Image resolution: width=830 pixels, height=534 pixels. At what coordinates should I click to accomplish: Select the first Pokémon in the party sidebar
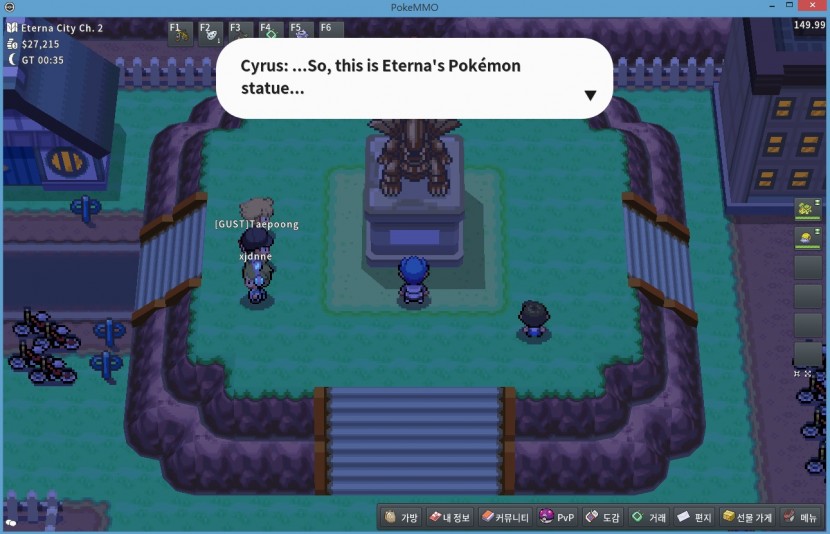[807, 209]
